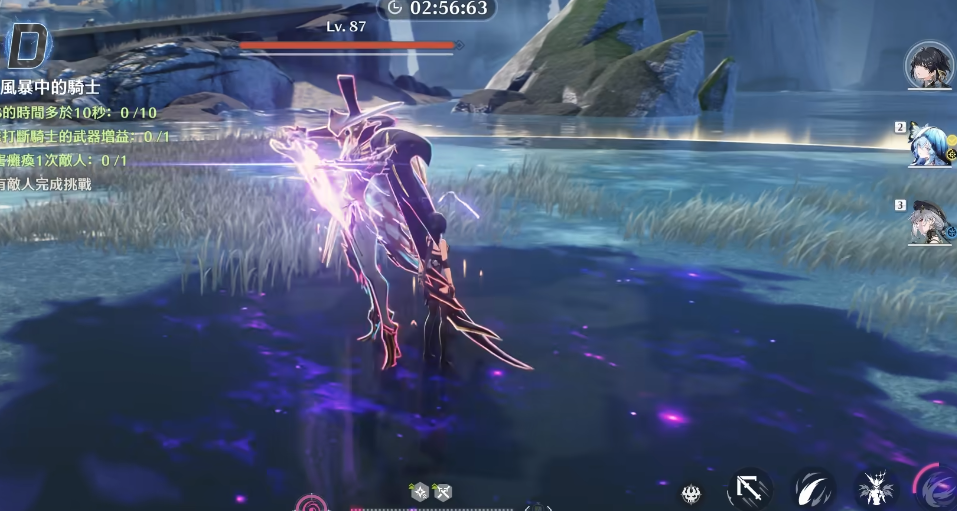Inspect the sparkle buff hexagon icon
The height and width of the screenshot is (511, 957).
421,491
